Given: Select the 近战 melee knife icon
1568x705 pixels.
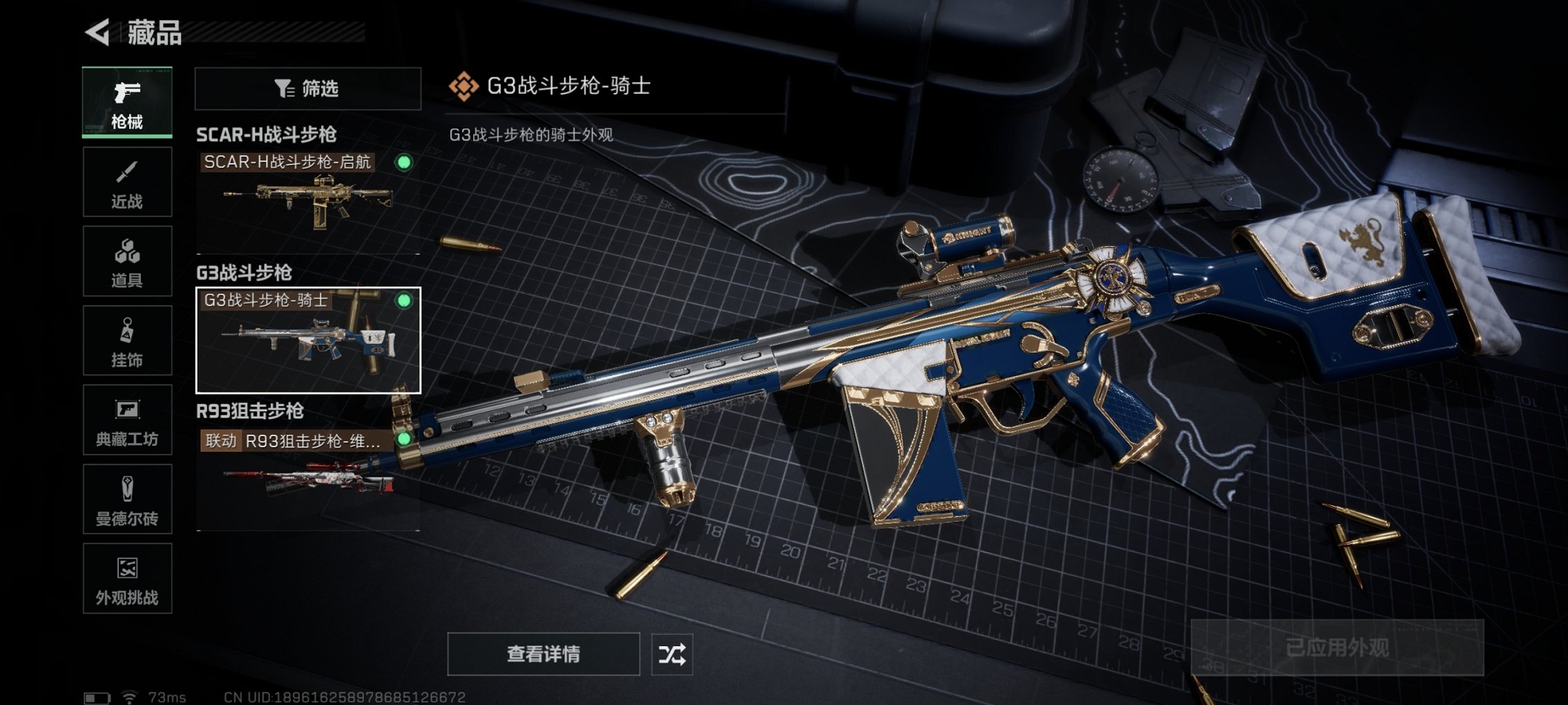Looking at the screenshot, I should click(126, 181).
